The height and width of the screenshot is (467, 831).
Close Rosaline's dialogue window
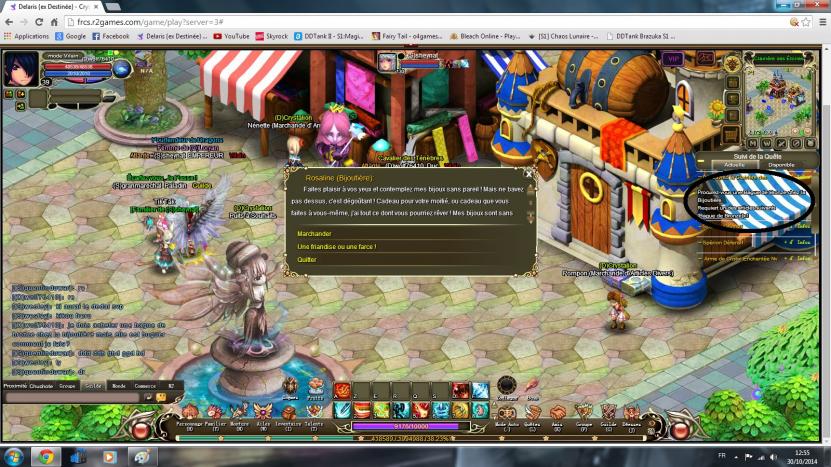tap(529, 173)
